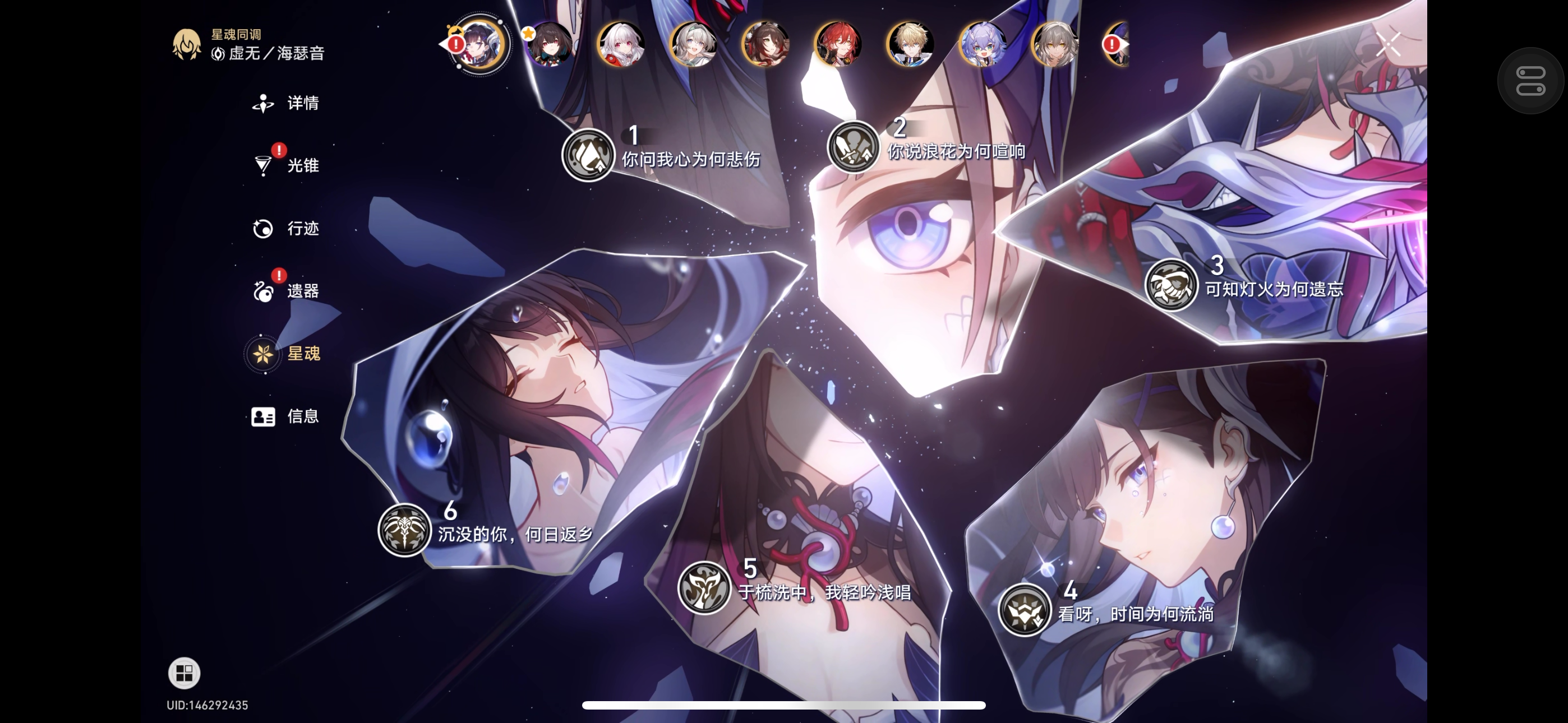Select the blonde-haired character portrait
This screenshot has height=723, width=1568.
(x=910, y=44)
